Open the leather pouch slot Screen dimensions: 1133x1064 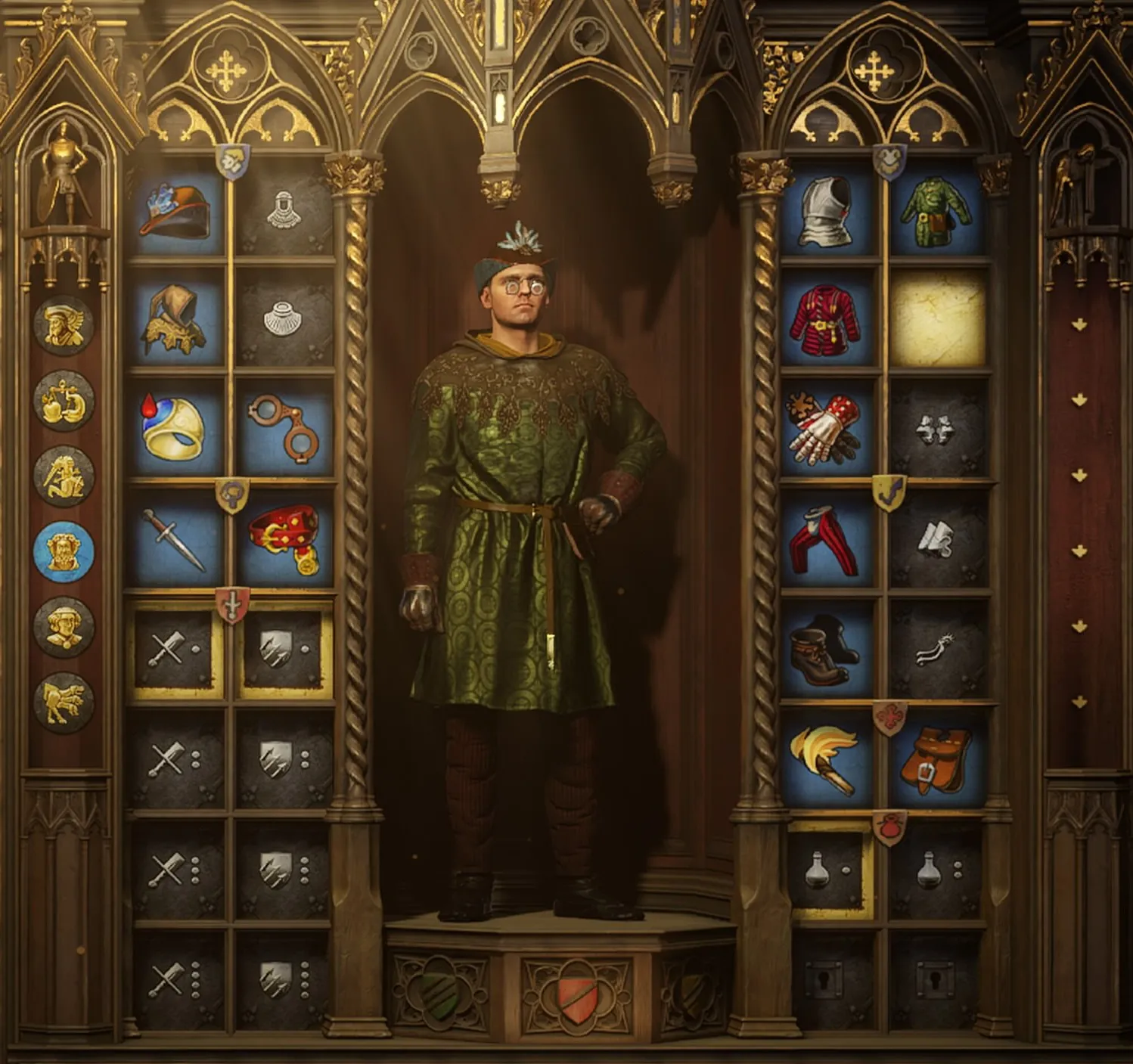[936, 758]
